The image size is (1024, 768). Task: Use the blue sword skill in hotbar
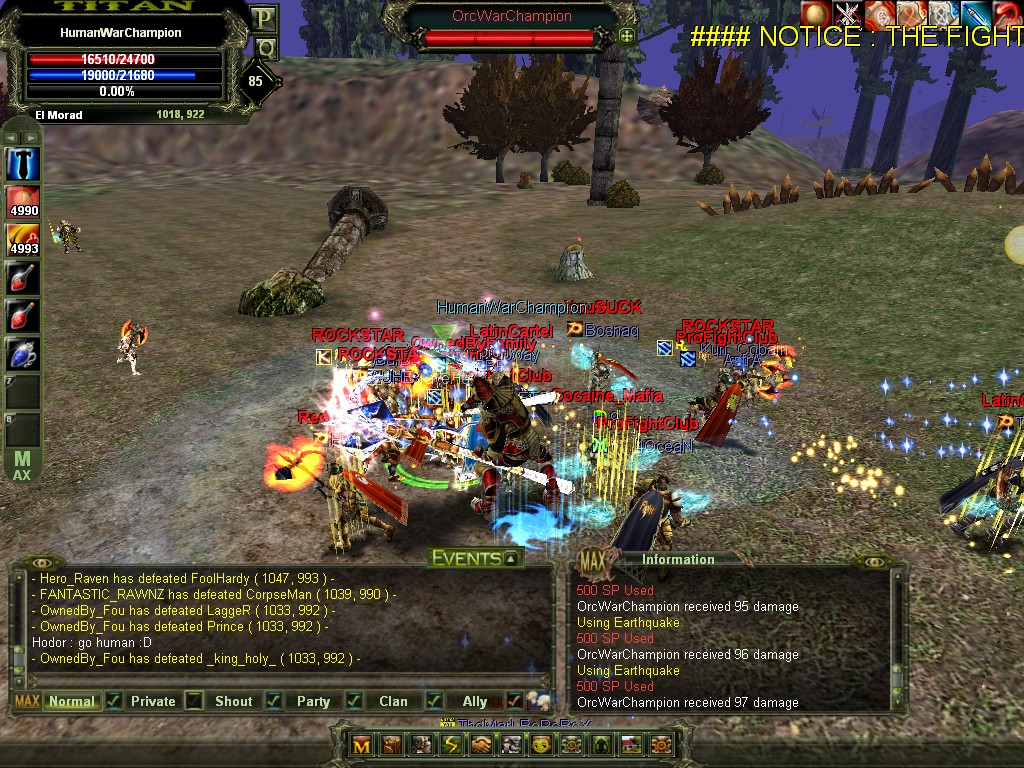click(x=22, y=163)
